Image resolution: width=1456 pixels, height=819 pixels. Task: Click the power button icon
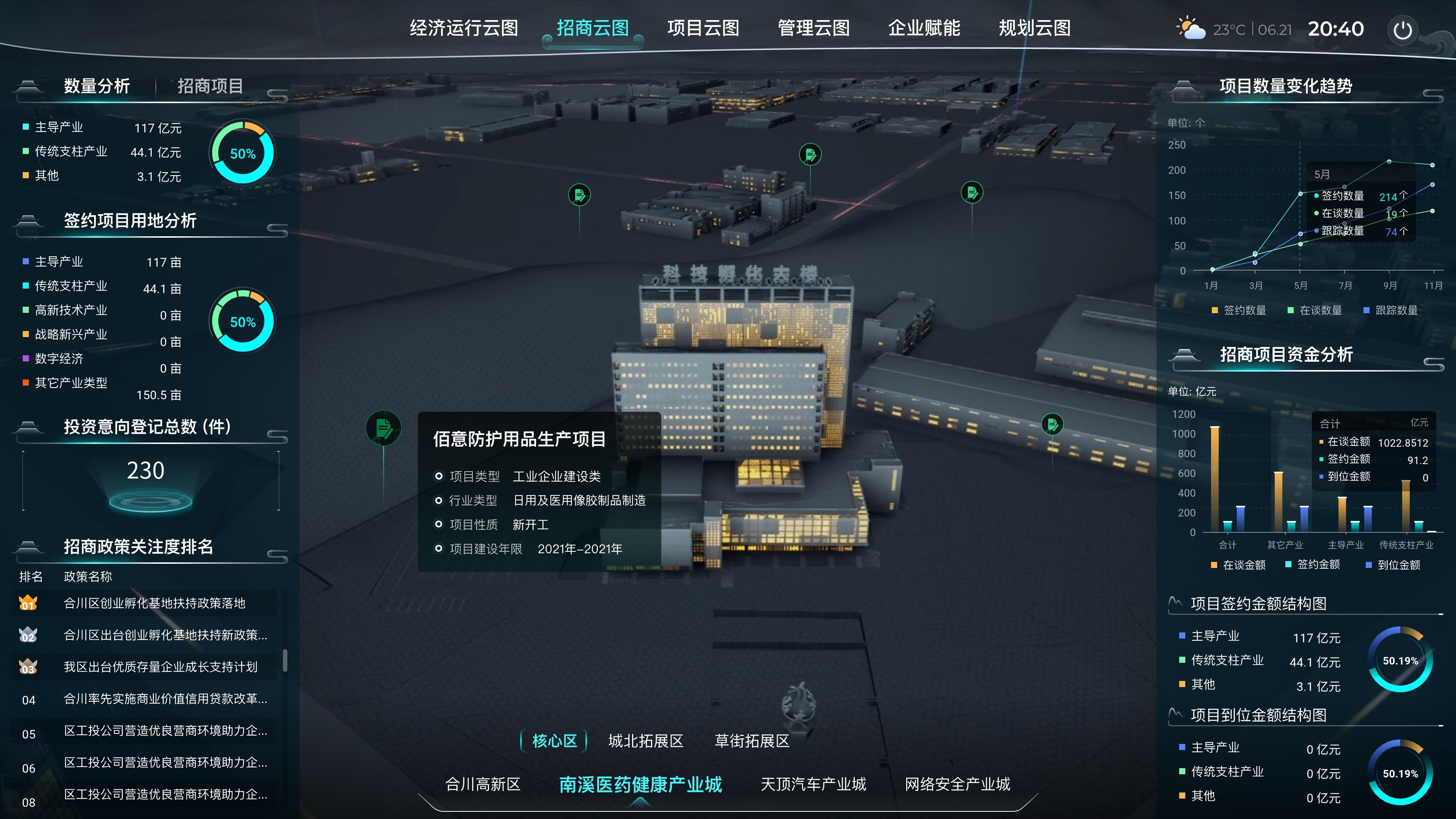coord(1402,30)
